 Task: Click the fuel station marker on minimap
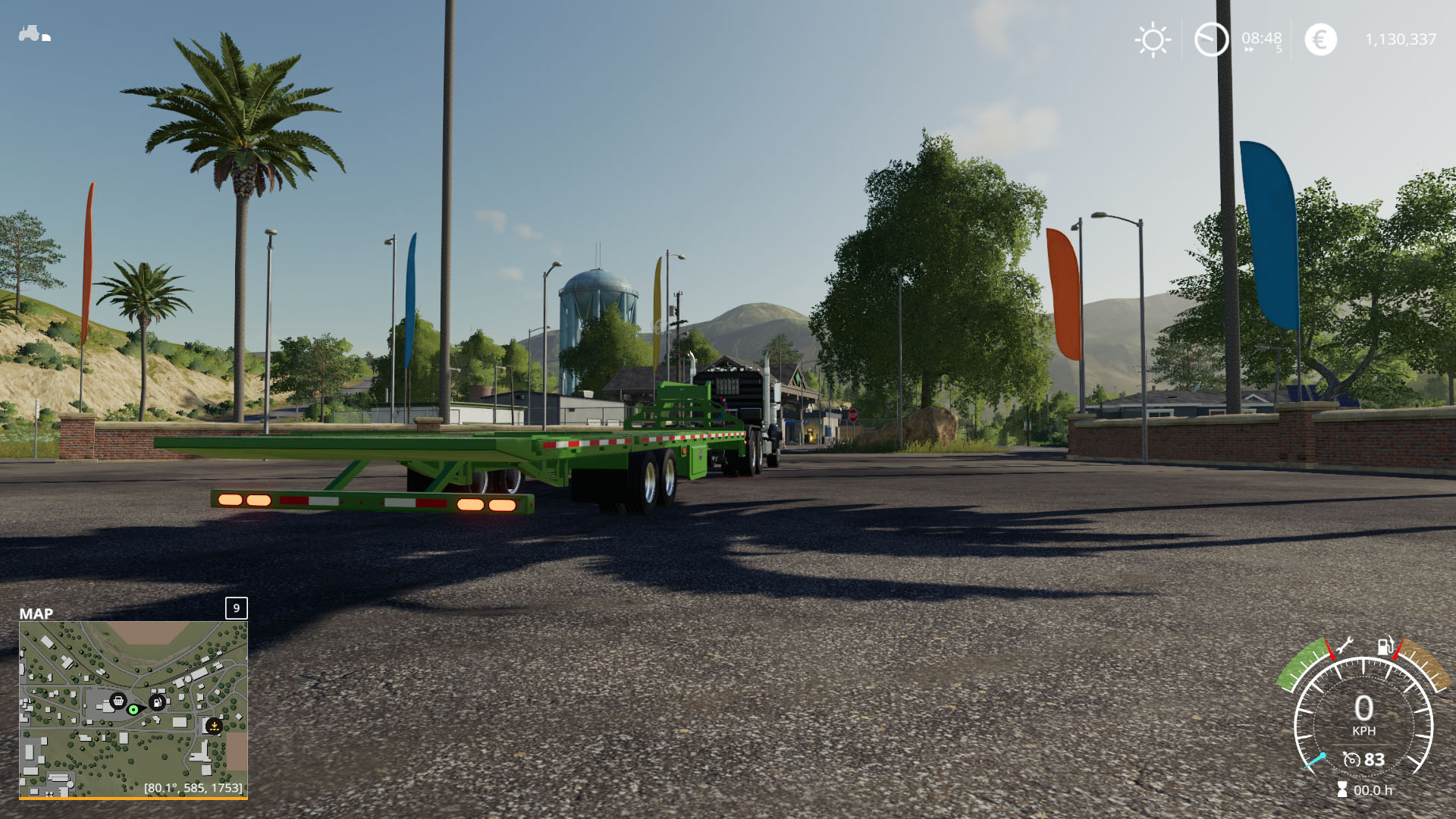157,702
